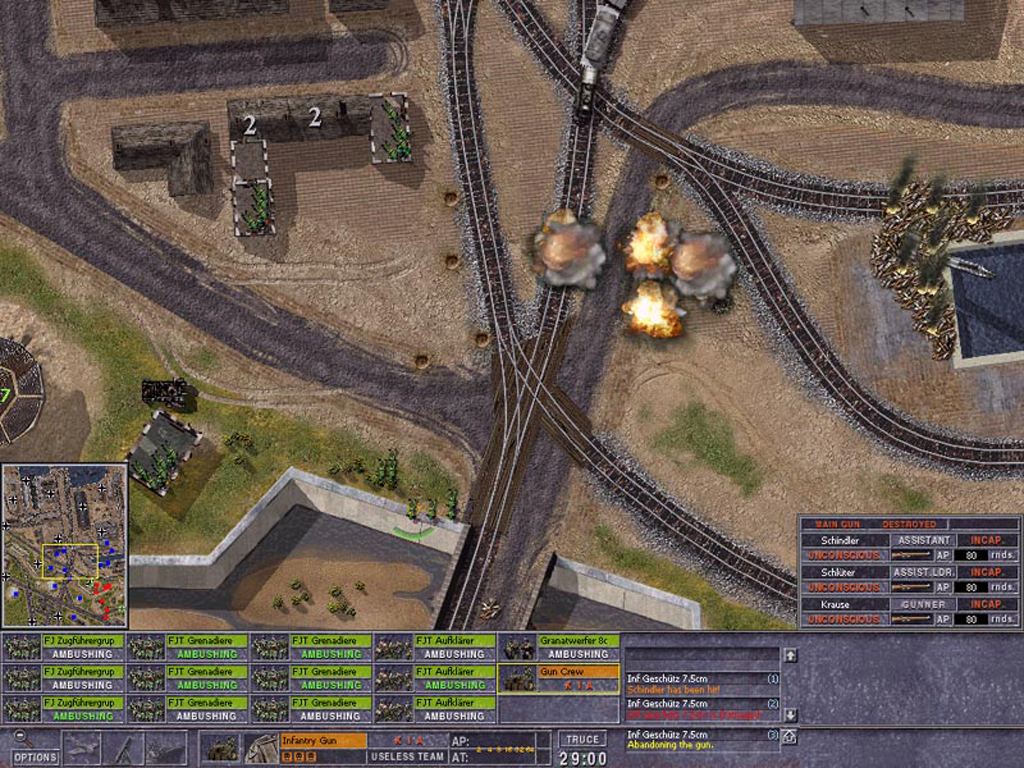Click the Infantry Gun selected team label
Image resolution: width=1024 pixels, height=768 pixels.
tap(322, 740)
